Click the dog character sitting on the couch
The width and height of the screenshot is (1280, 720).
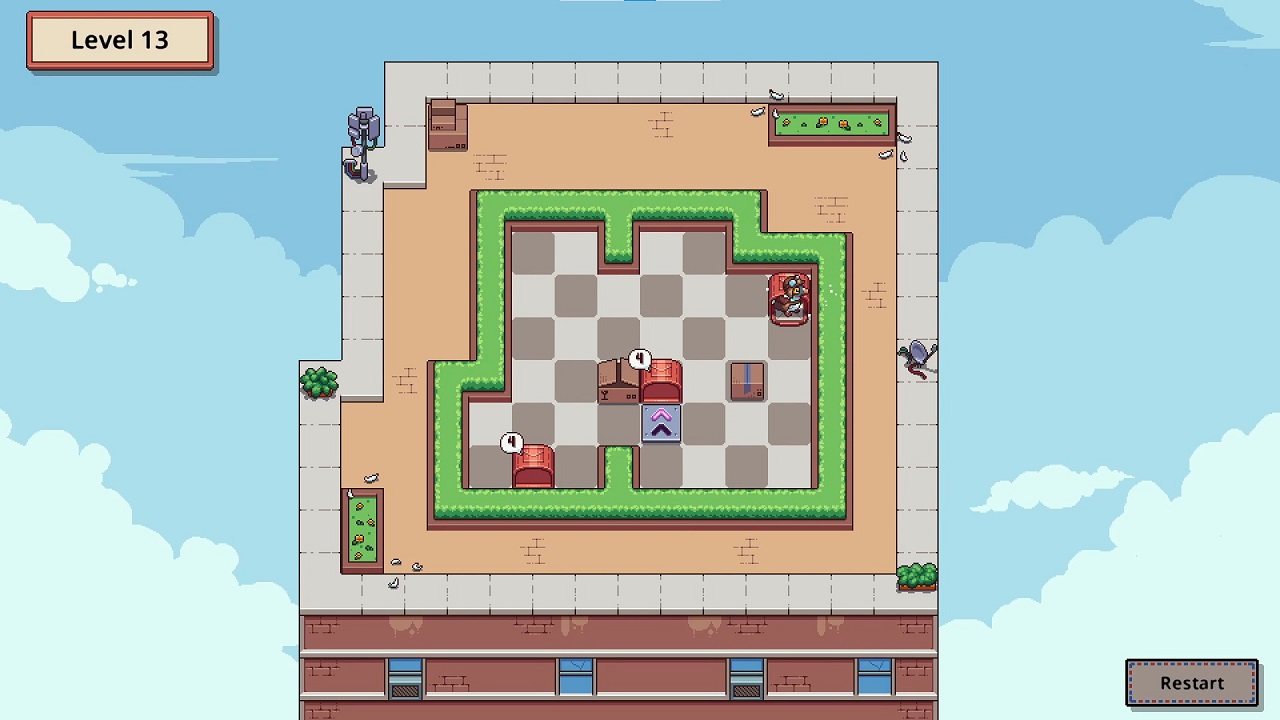(790, 295)
